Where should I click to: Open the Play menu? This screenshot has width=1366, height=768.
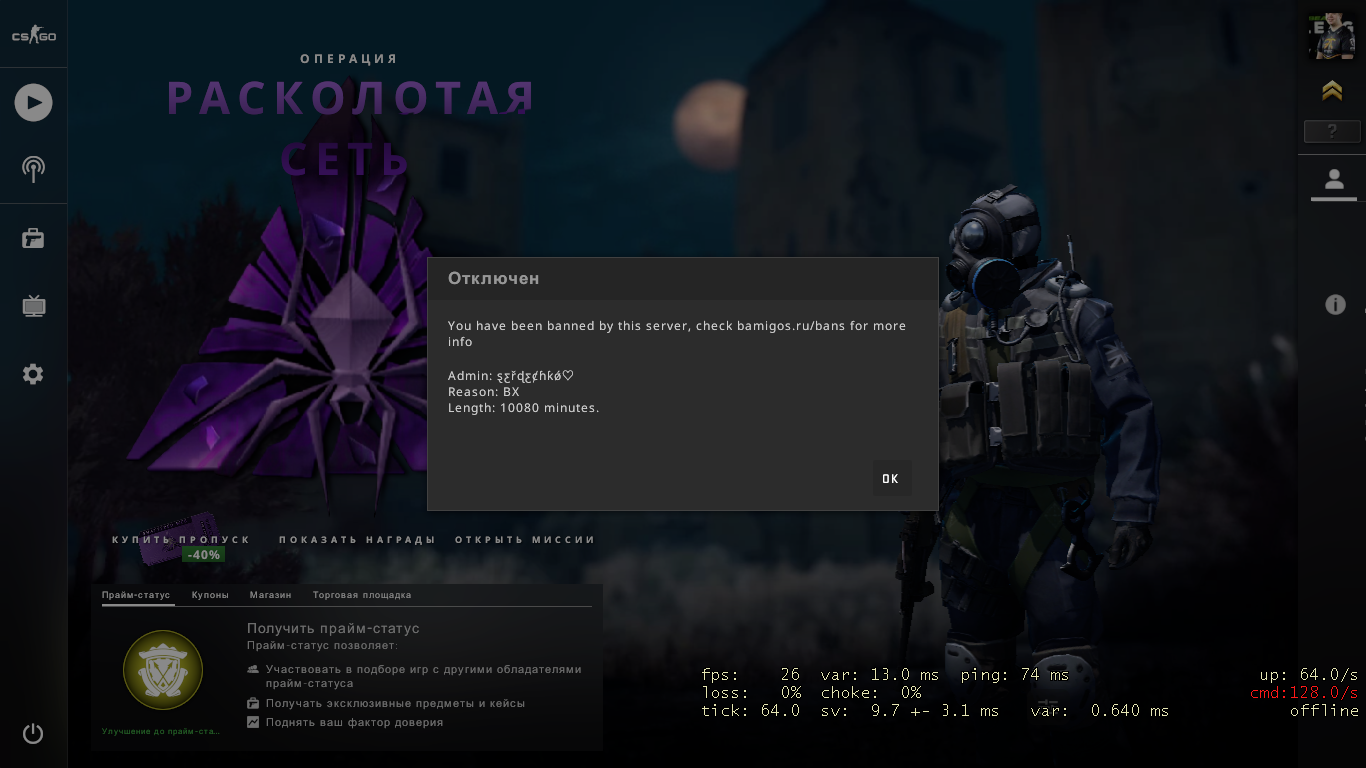[33, 102]
